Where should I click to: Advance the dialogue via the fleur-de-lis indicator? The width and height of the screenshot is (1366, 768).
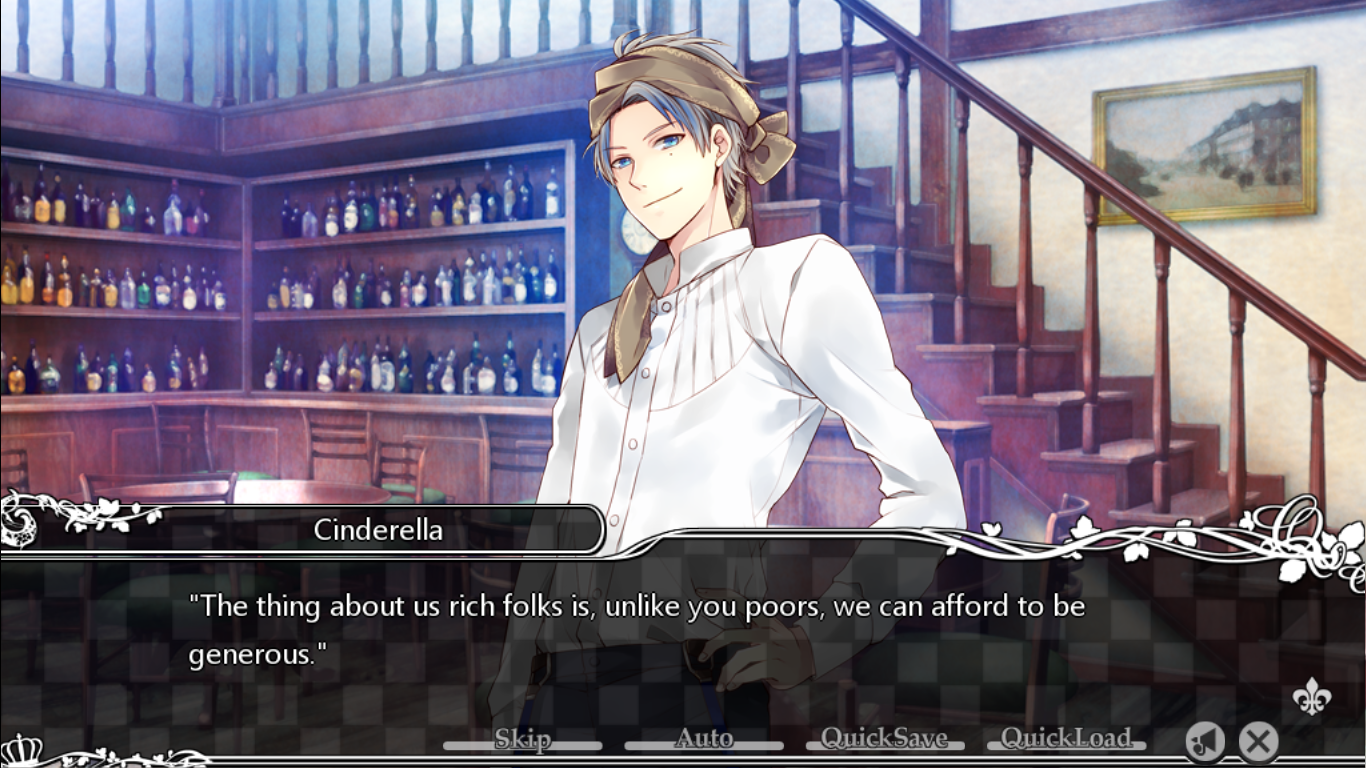pos(1310,696)
